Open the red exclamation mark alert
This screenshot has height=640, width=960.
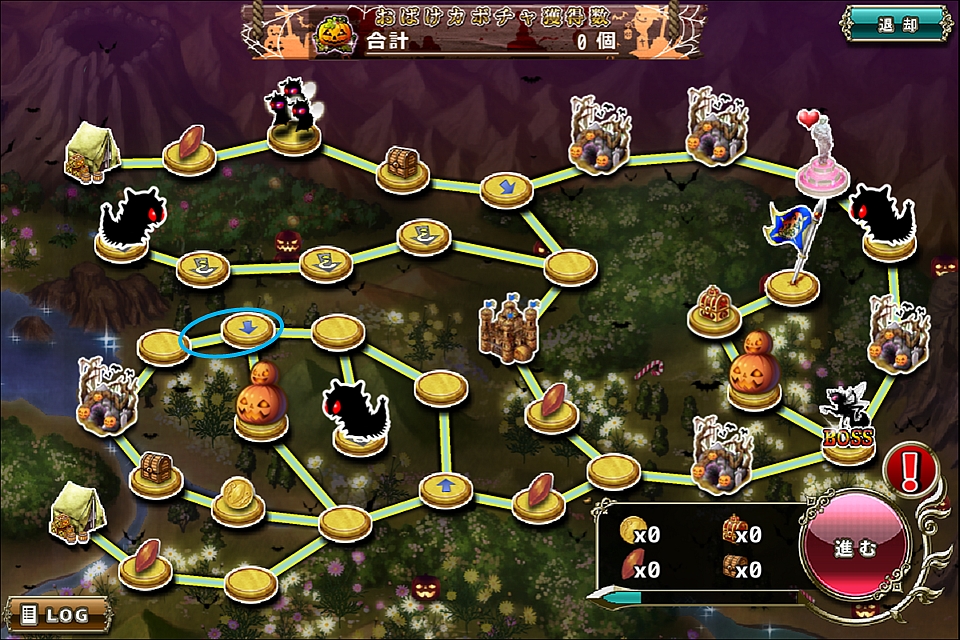pyautogui.click(x=911, y=466)
